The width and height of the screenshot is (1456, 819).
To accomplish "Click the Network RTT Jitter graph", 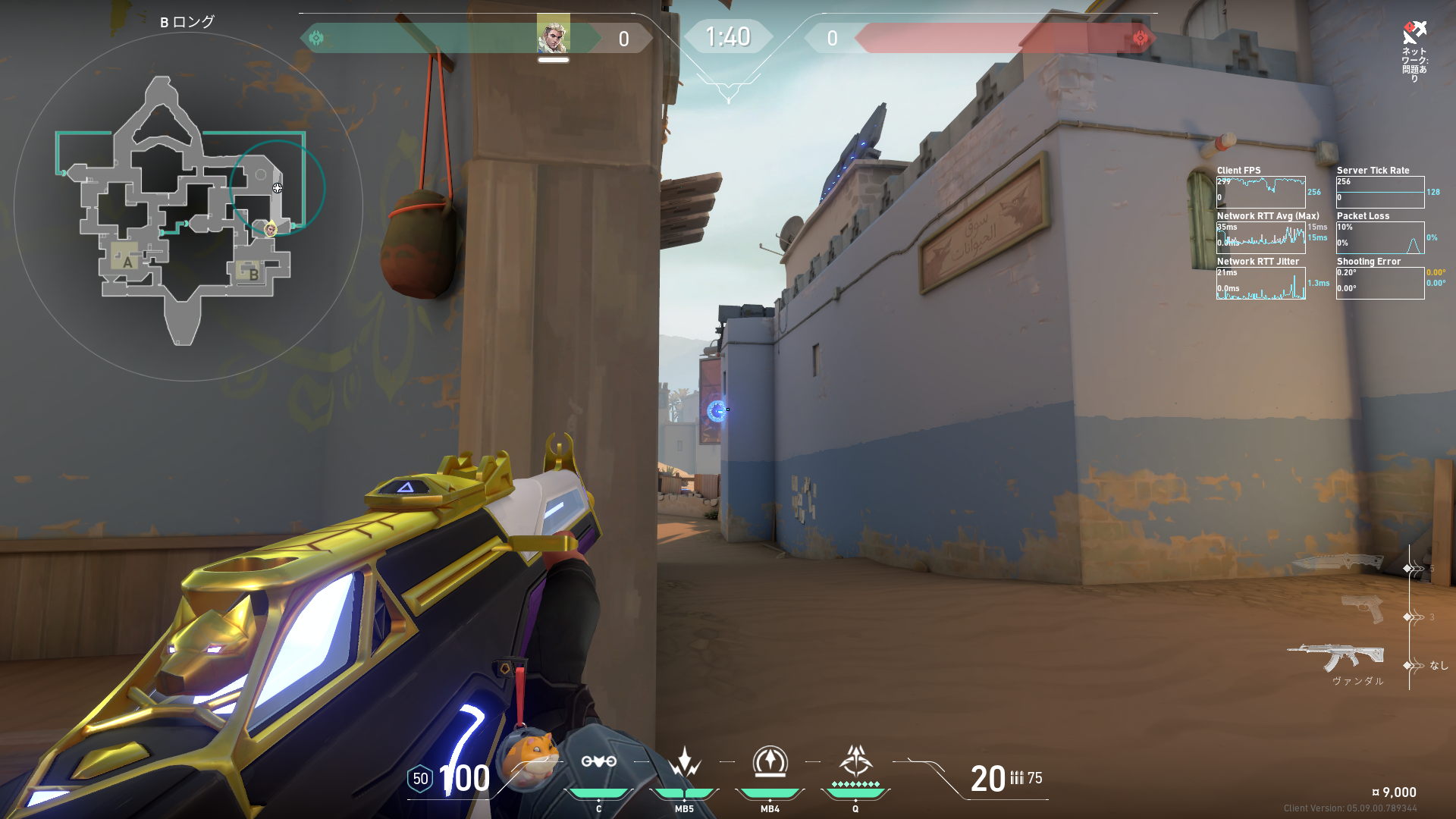I will (1260, 284).
